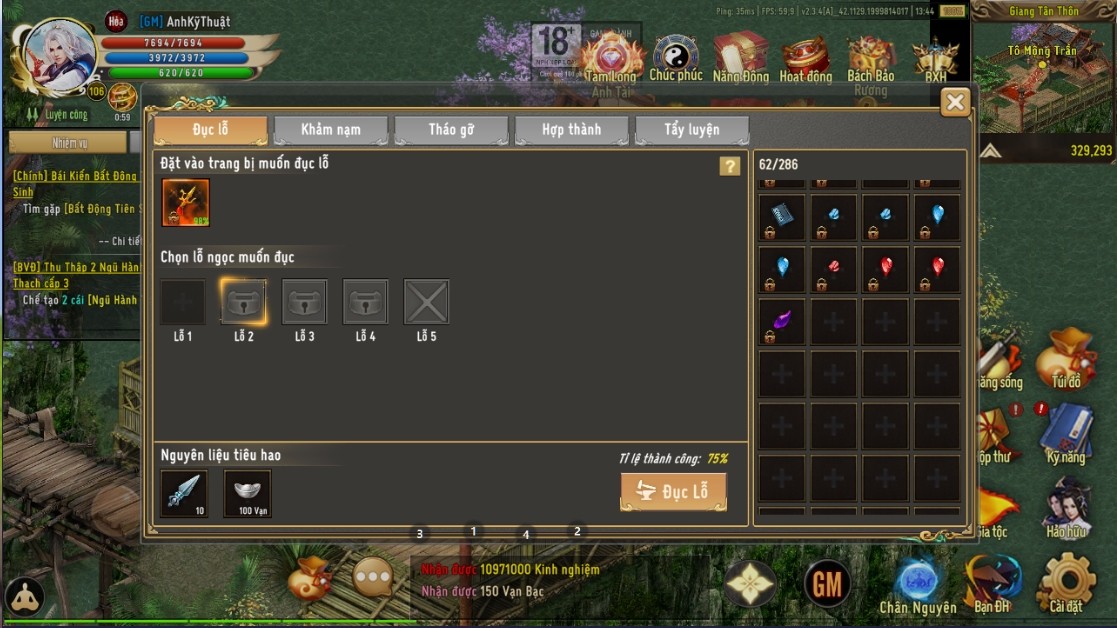The image size is (1117, 628).
Task: Close the forging window
Action: [x=955, y=102]
